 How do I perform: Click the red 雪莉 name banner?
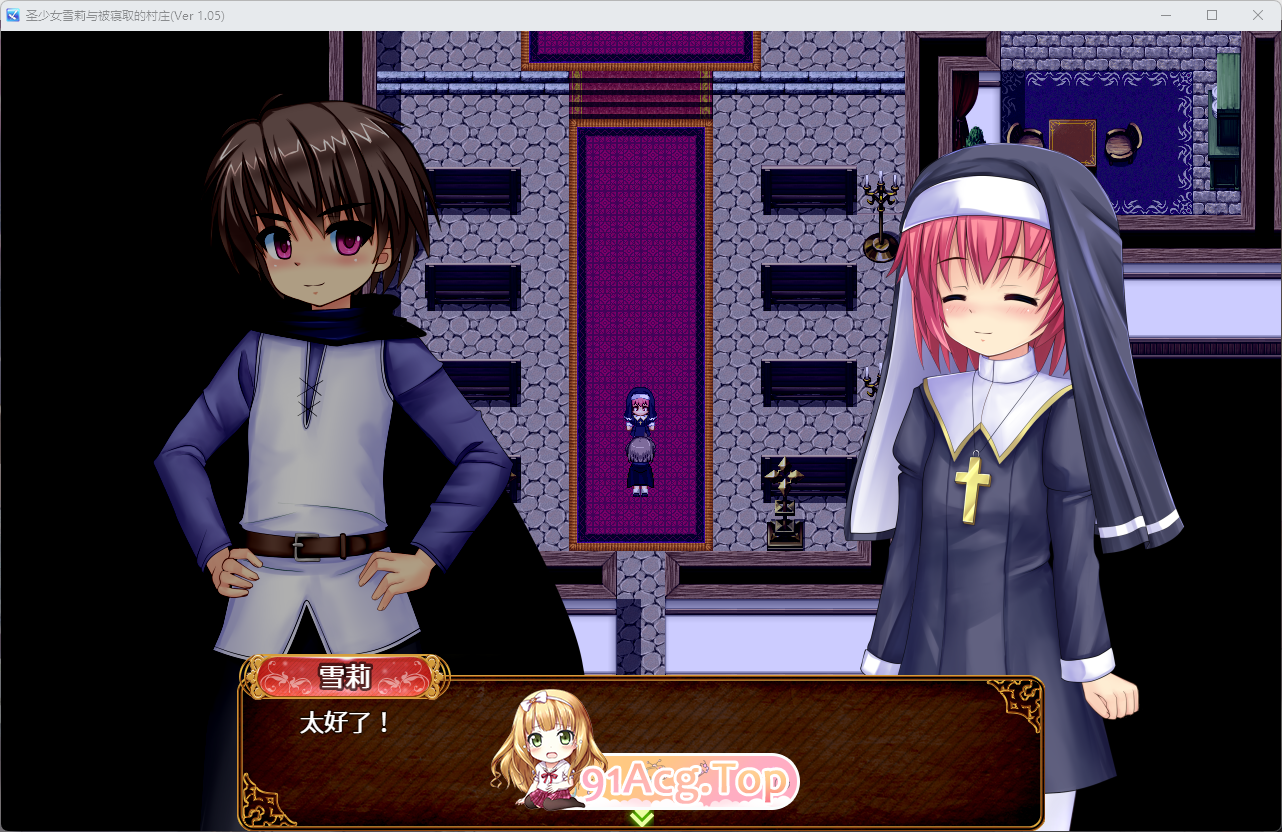(345, 678)
